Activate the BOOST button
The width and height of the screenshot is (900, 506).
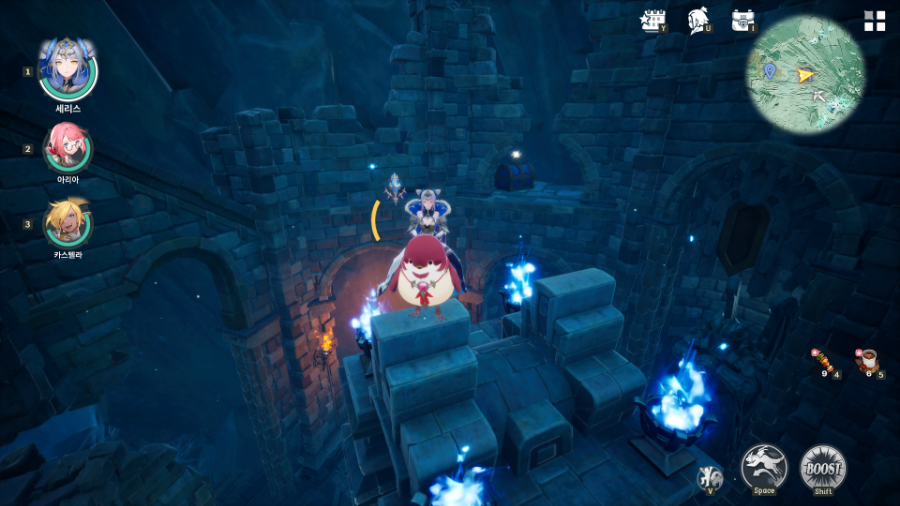823,467
